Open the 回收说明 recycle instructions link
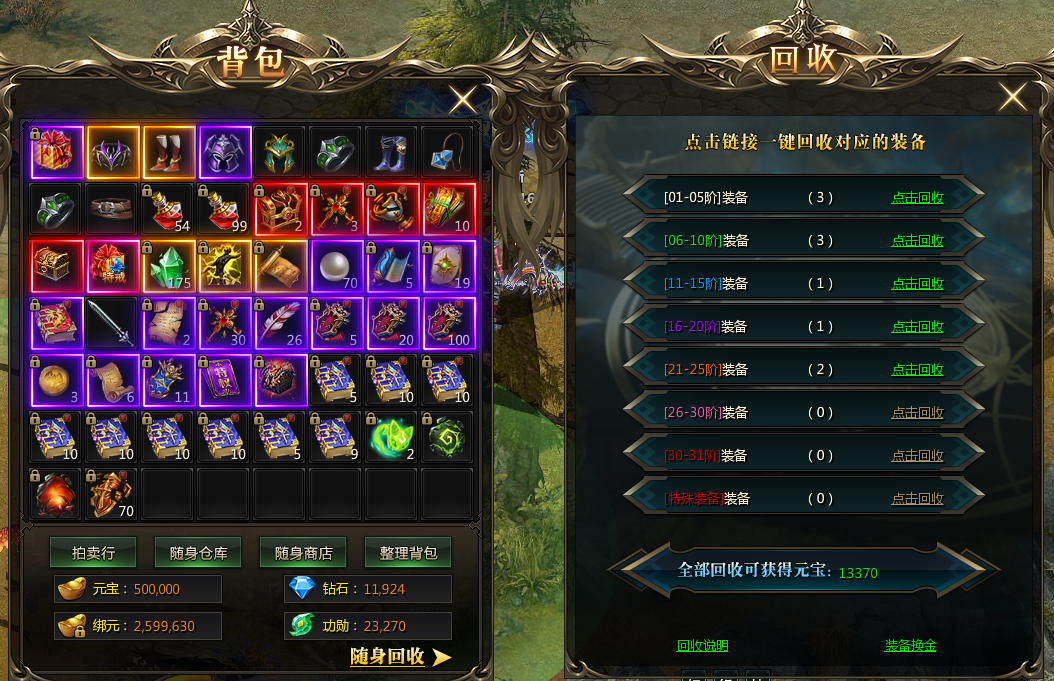Image resolution: width=1054 pixels, height=681 pixels. (x=702, y=646)
